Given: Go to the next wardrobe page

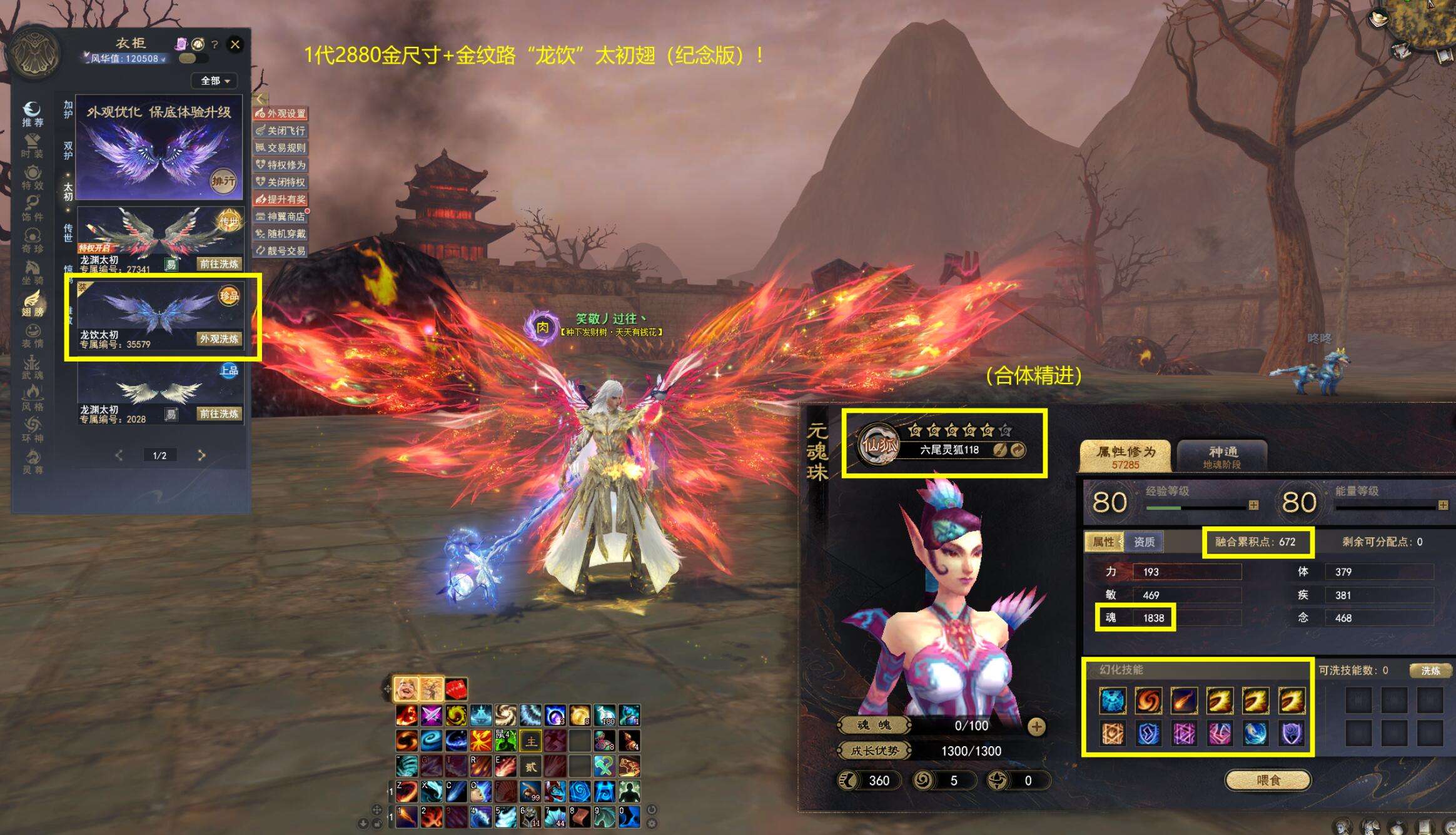Looking at the screenshot, I should [x=201, y=455].
